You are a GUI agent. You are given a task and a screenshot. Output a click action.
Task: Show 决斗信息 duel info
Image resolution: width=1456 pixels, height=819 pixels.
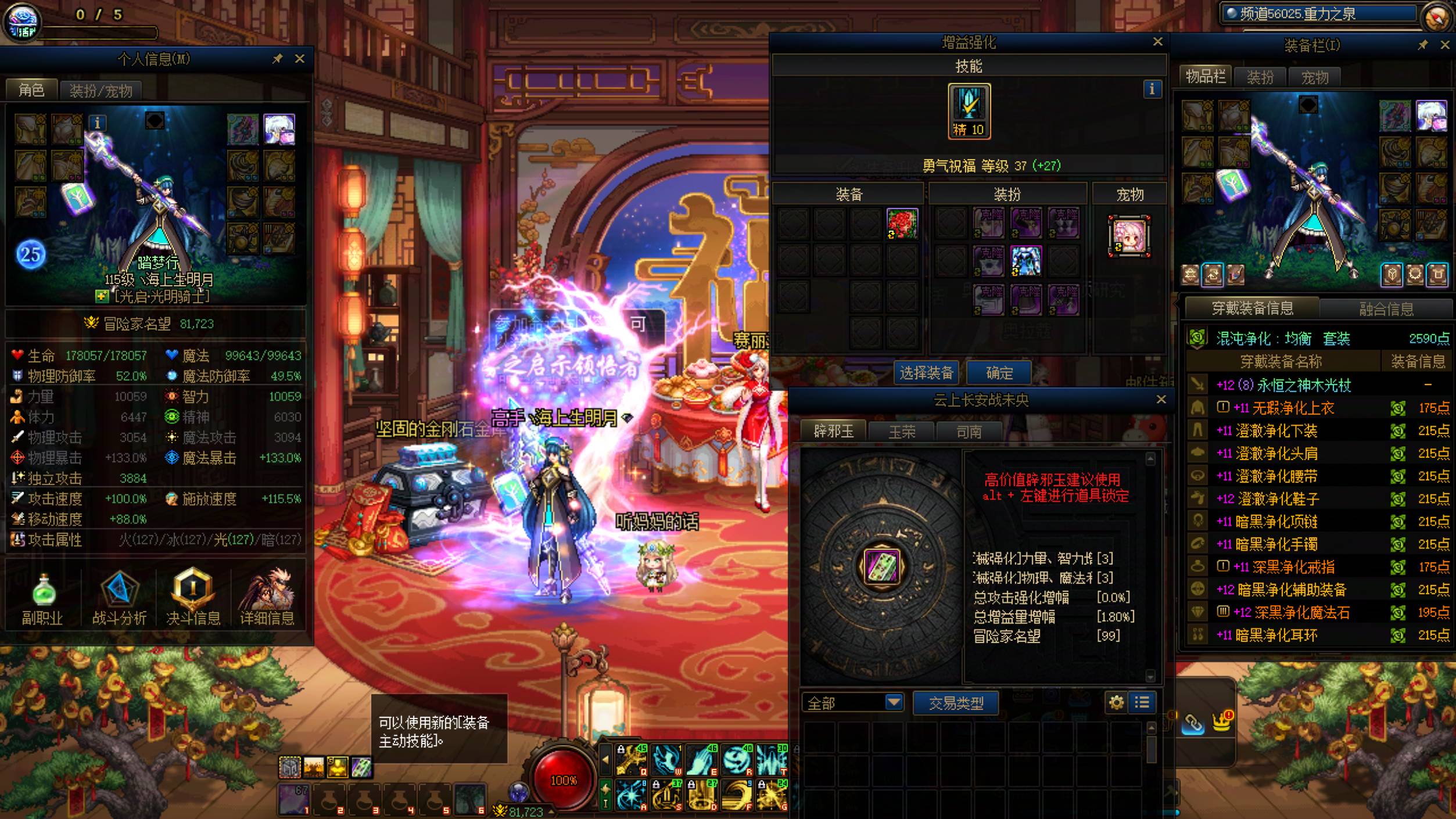tap(193, 598)
